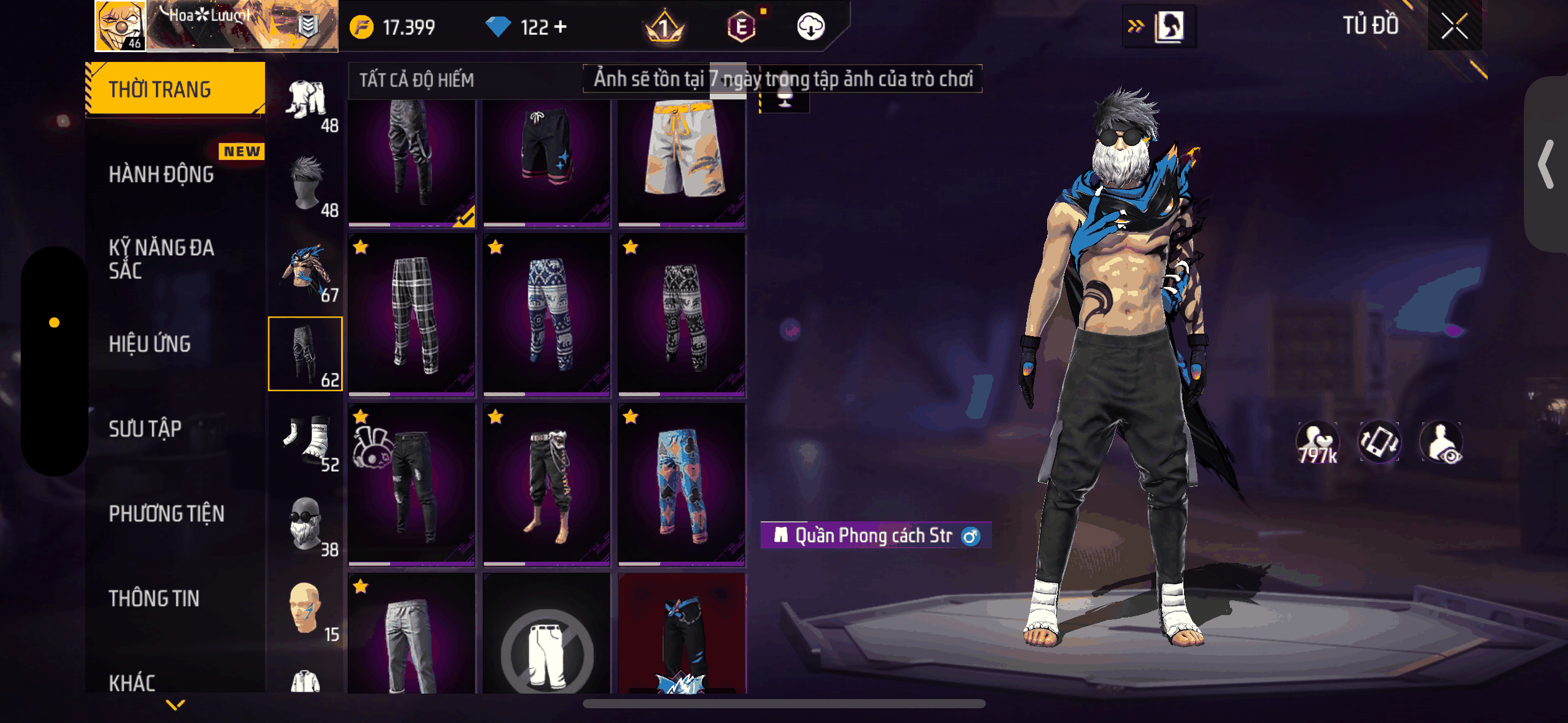Equip the grey plaid pants
The width and height of the screenshot is (1568, 723).
(412, 314)
